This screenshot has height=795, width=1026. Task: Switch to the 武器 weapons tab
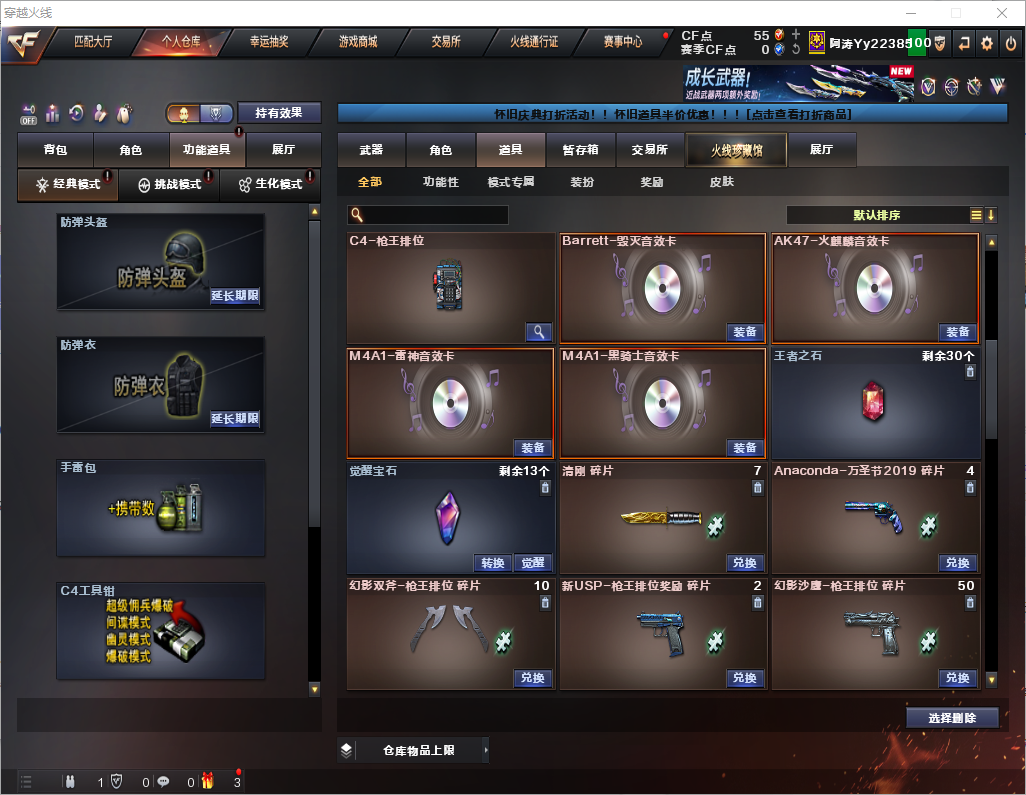[371, 150]
